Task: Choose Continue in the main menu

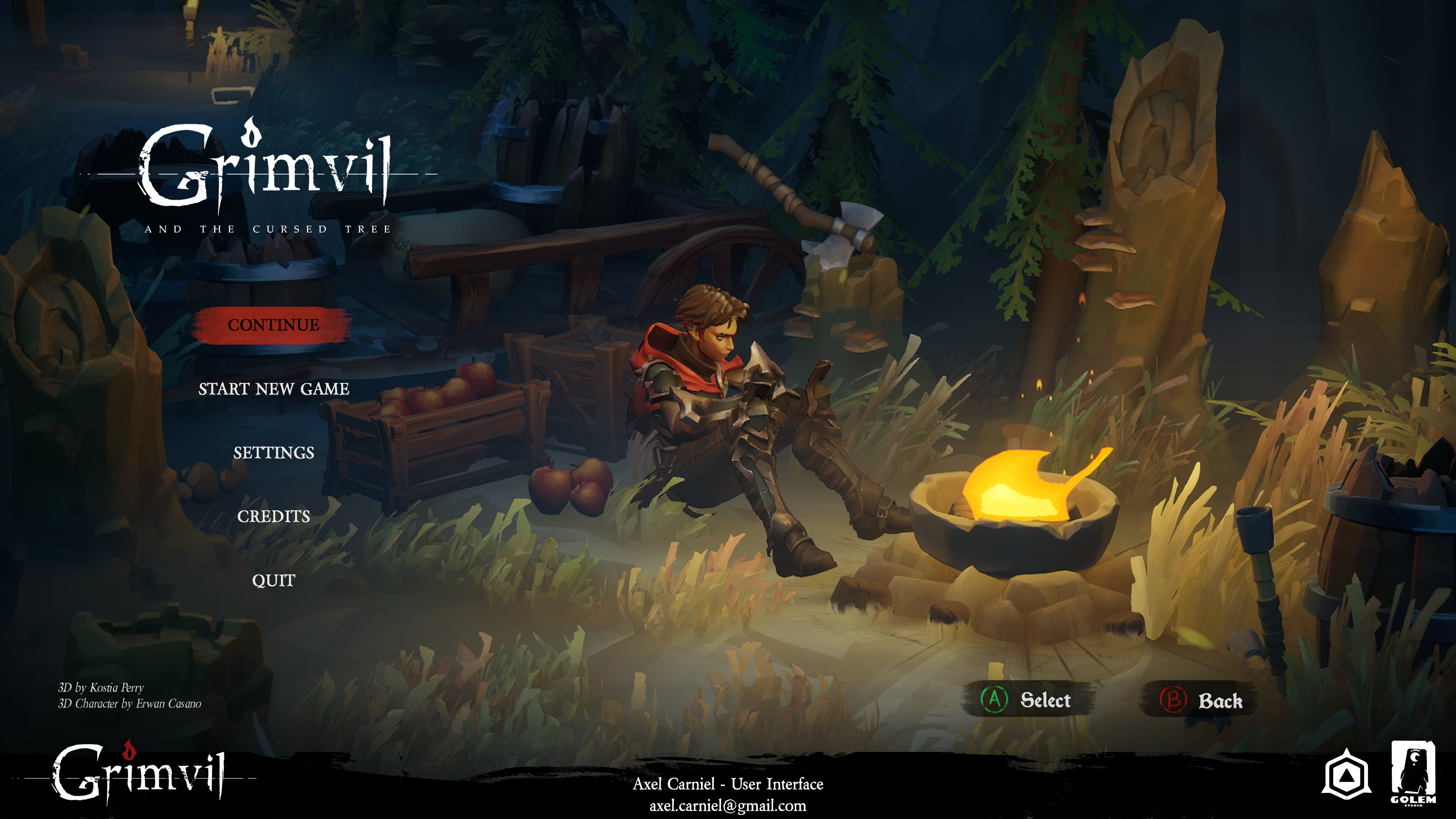Action: (273, 325)
